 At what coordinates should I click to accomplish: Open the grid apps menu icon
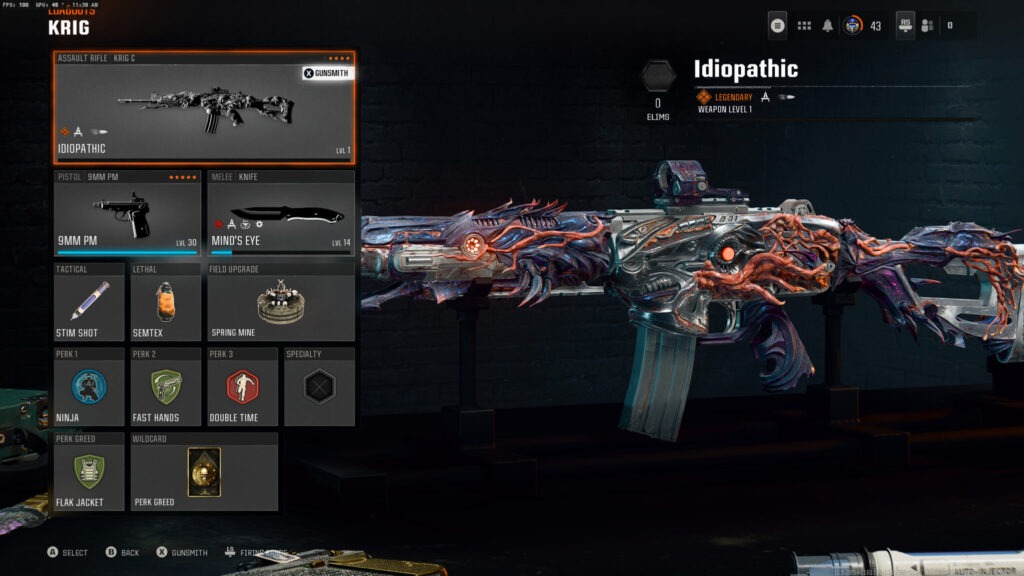[804, 25]
